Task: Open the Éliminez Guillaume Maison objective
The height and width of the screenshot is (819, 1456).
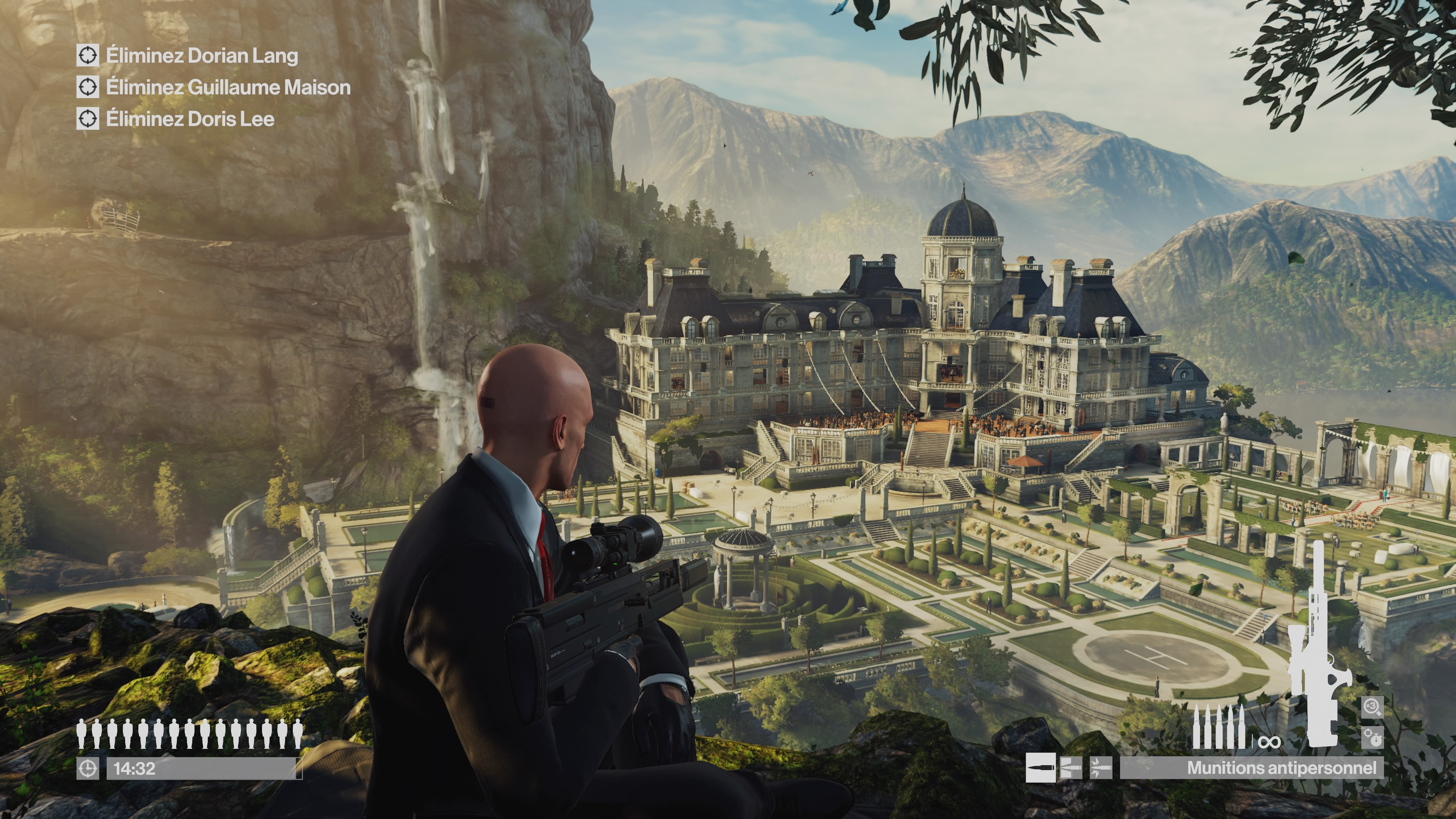Action: [x=228, y=87]
